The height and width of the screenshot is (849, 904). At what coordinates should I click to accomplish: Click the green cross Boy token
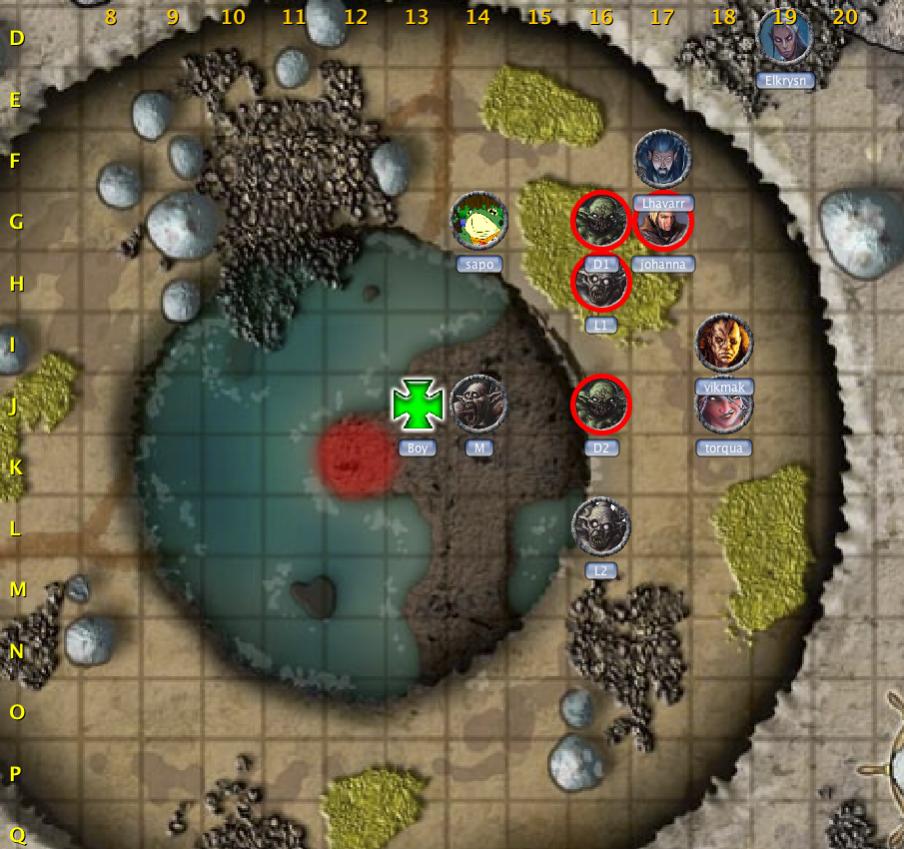click(x=417, y=405)
